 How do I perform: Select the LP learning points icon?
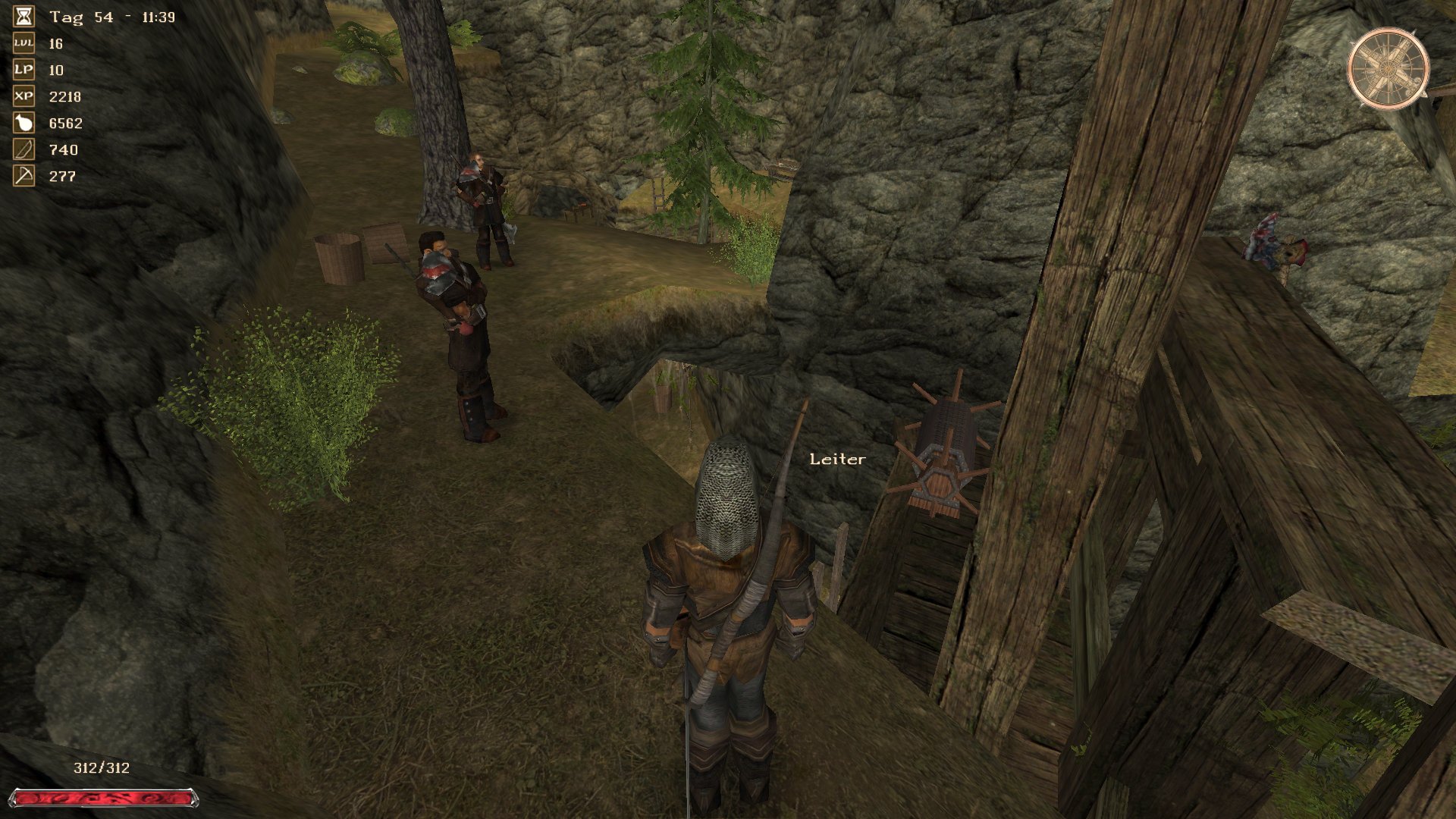24,70
